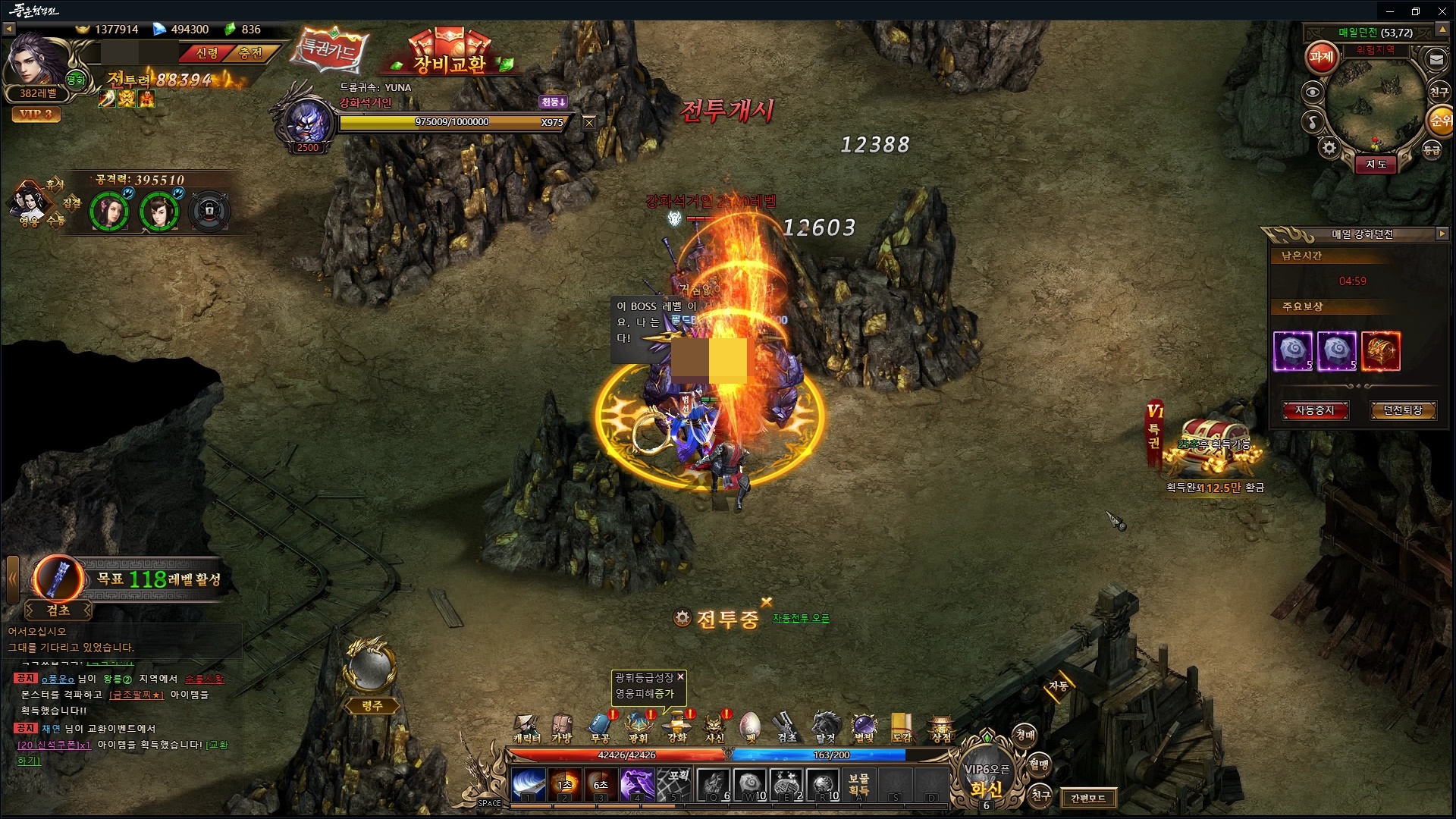Close the game window

1442,11
